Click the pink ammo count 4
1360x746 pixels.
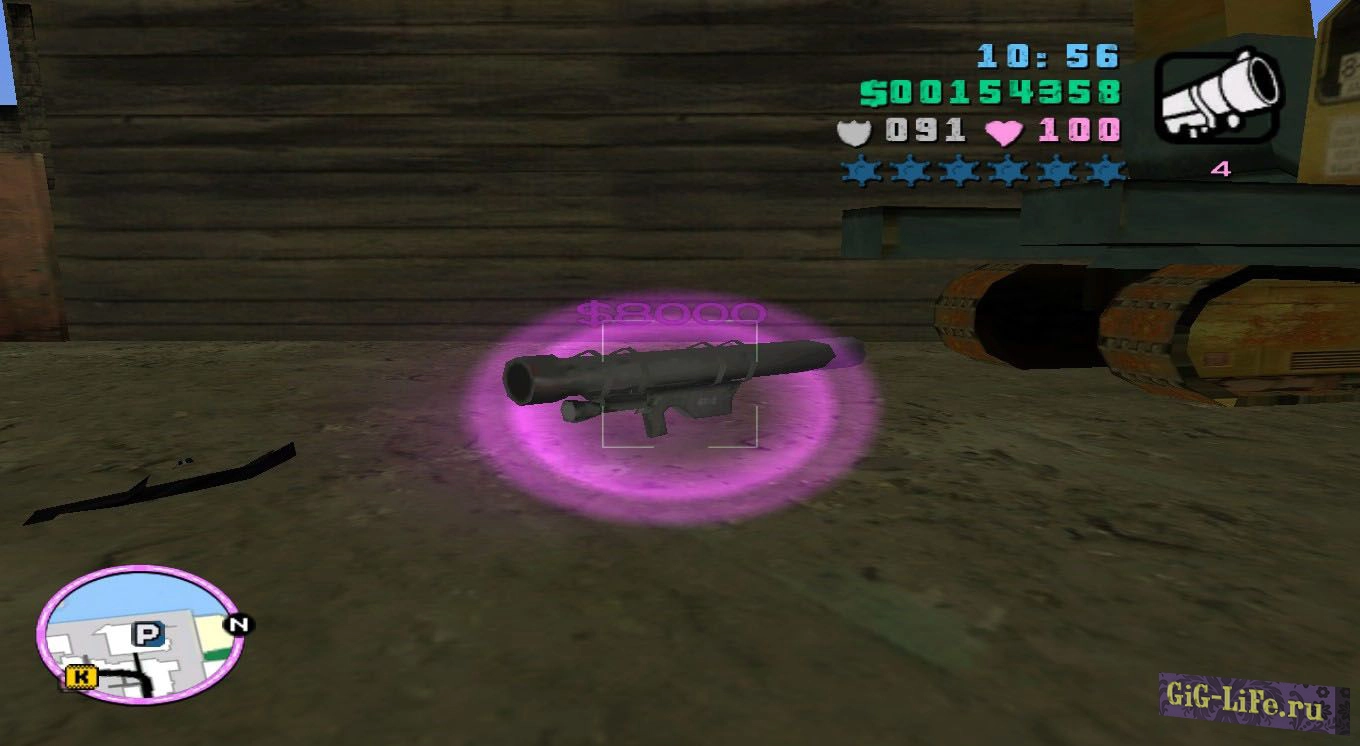(x=1220, y=170)
